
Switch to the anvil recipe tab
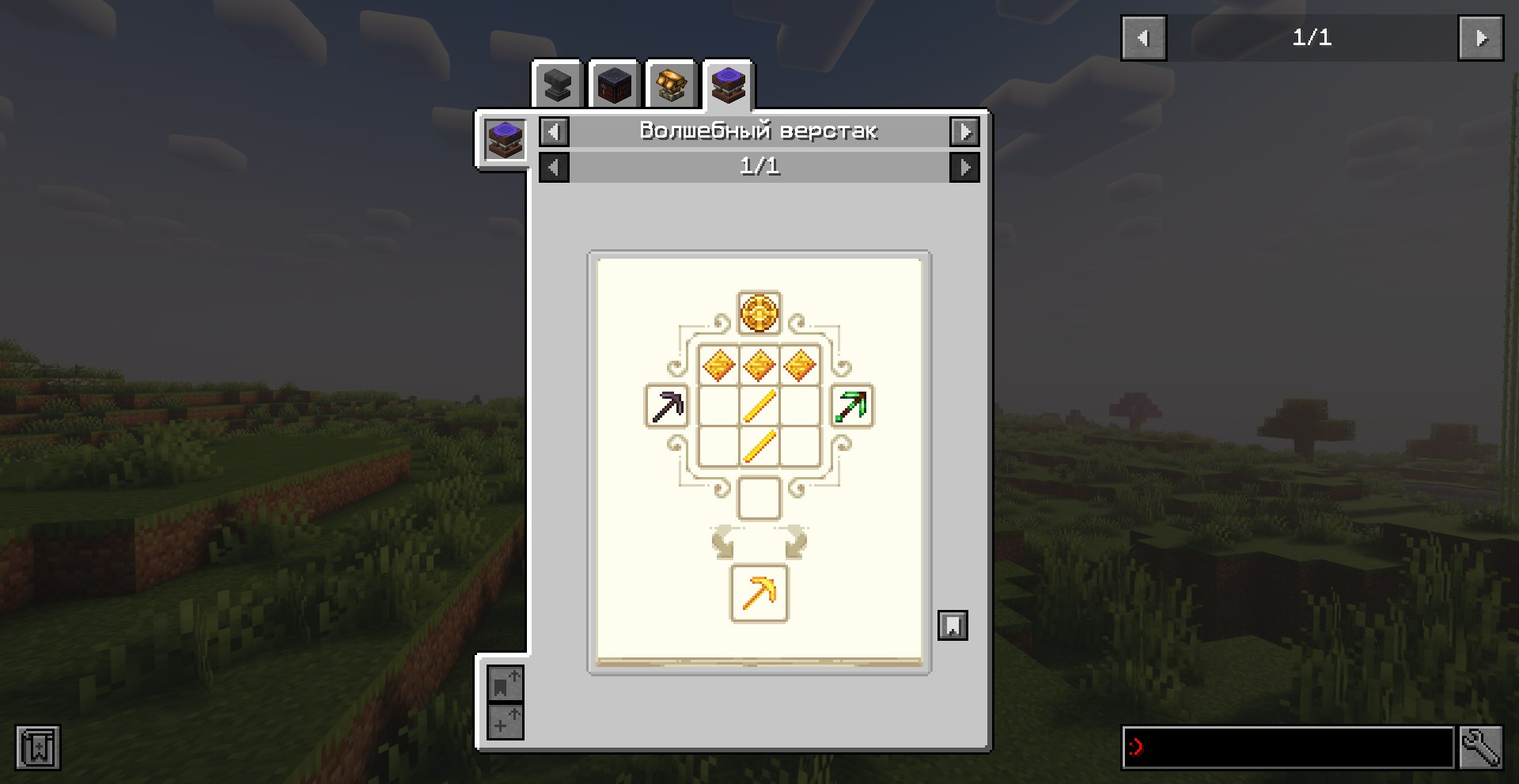click(x=558, y=85)
